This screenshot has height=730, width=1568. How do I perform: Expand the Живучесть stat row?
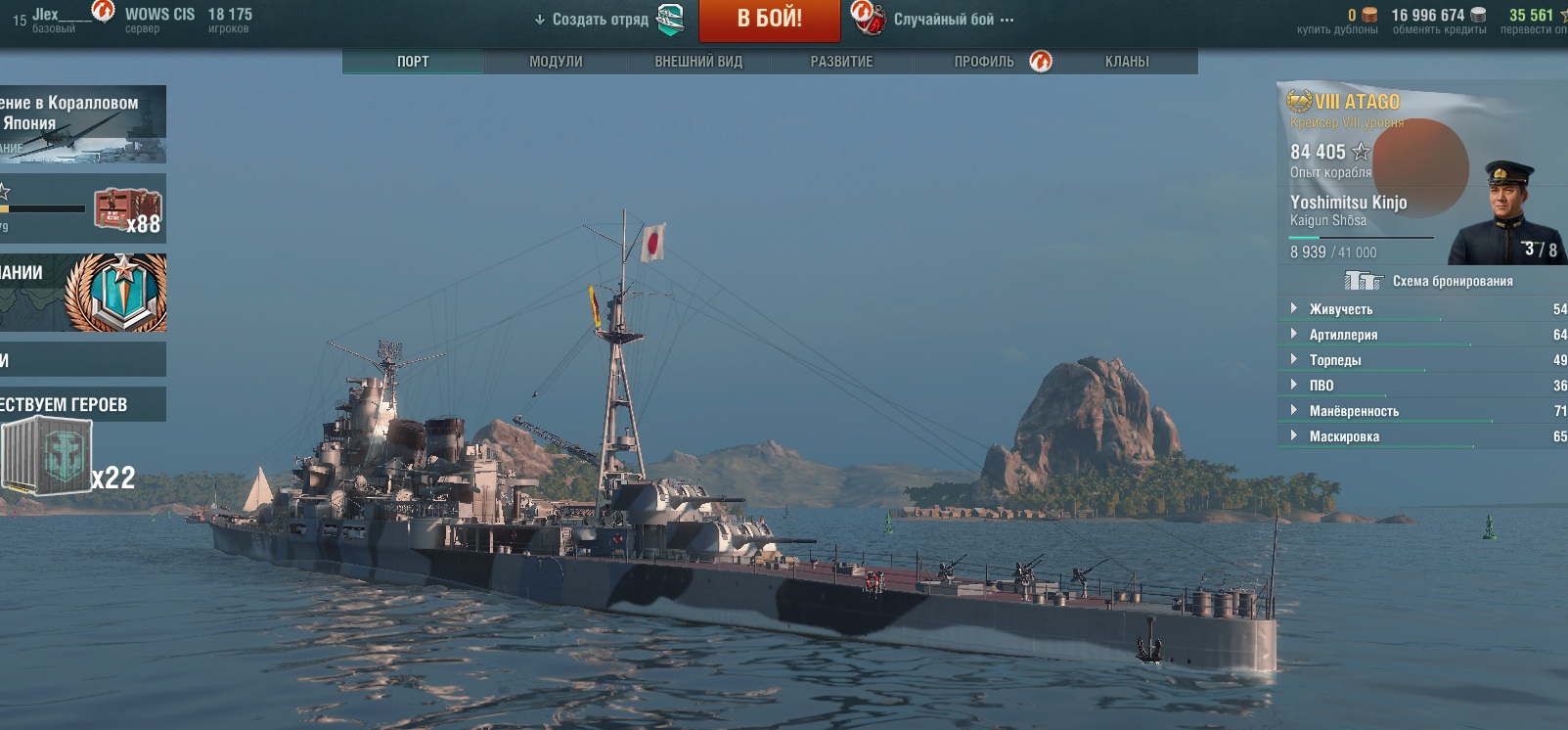click(1341, 309)
